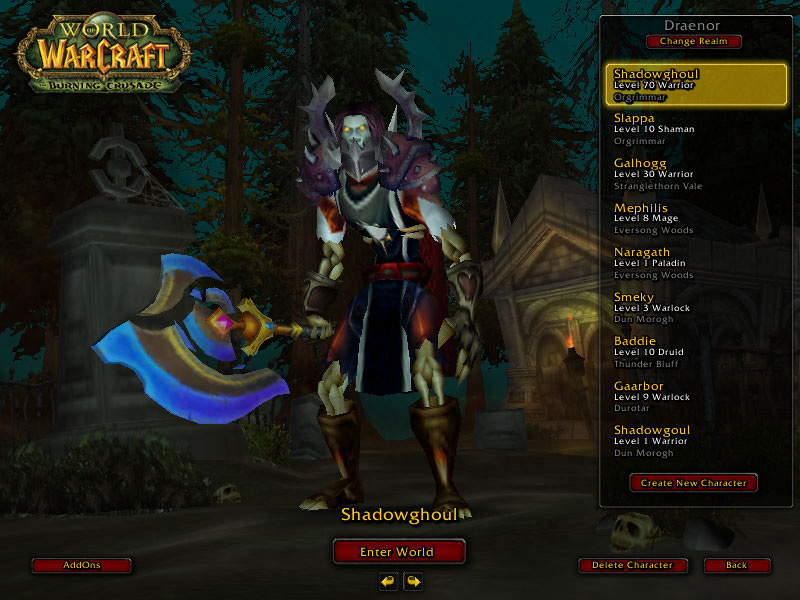Viewport: 800px width, 600px height.
Task: Open the Change Realm list
Action: coord(694,41)
